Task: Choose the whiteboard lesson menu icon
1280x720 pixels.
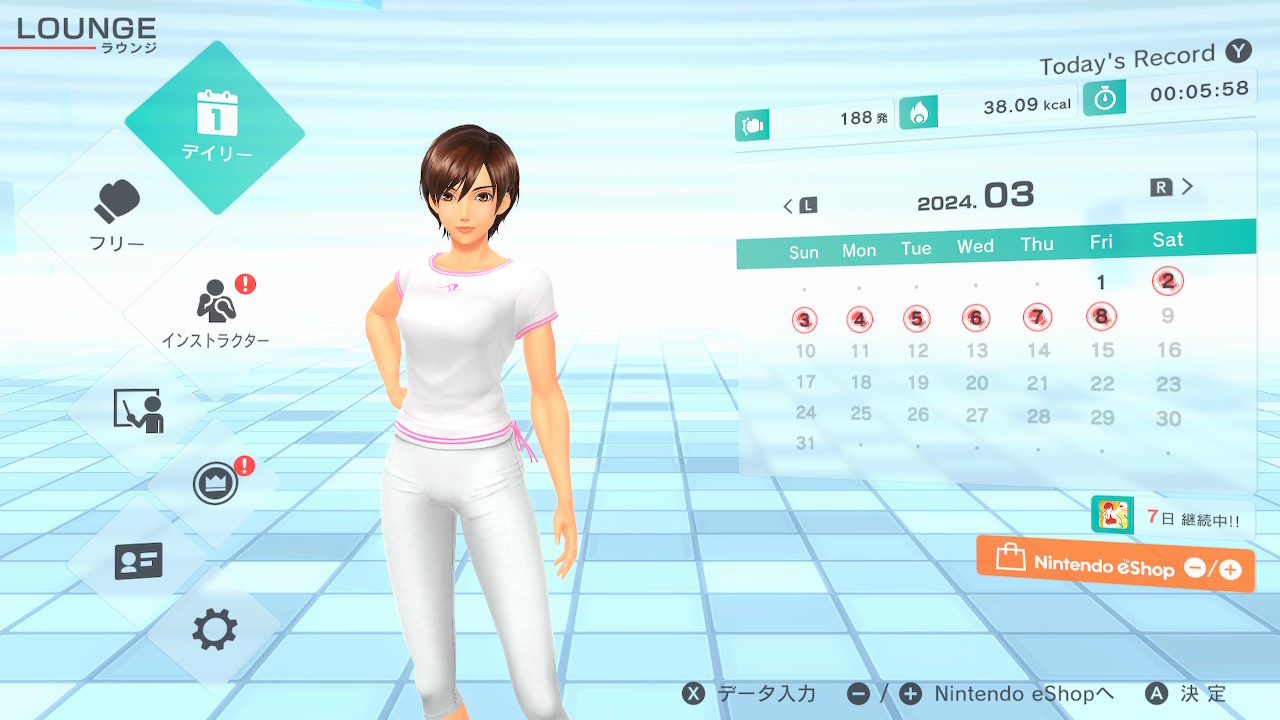Action: [139, 410]
